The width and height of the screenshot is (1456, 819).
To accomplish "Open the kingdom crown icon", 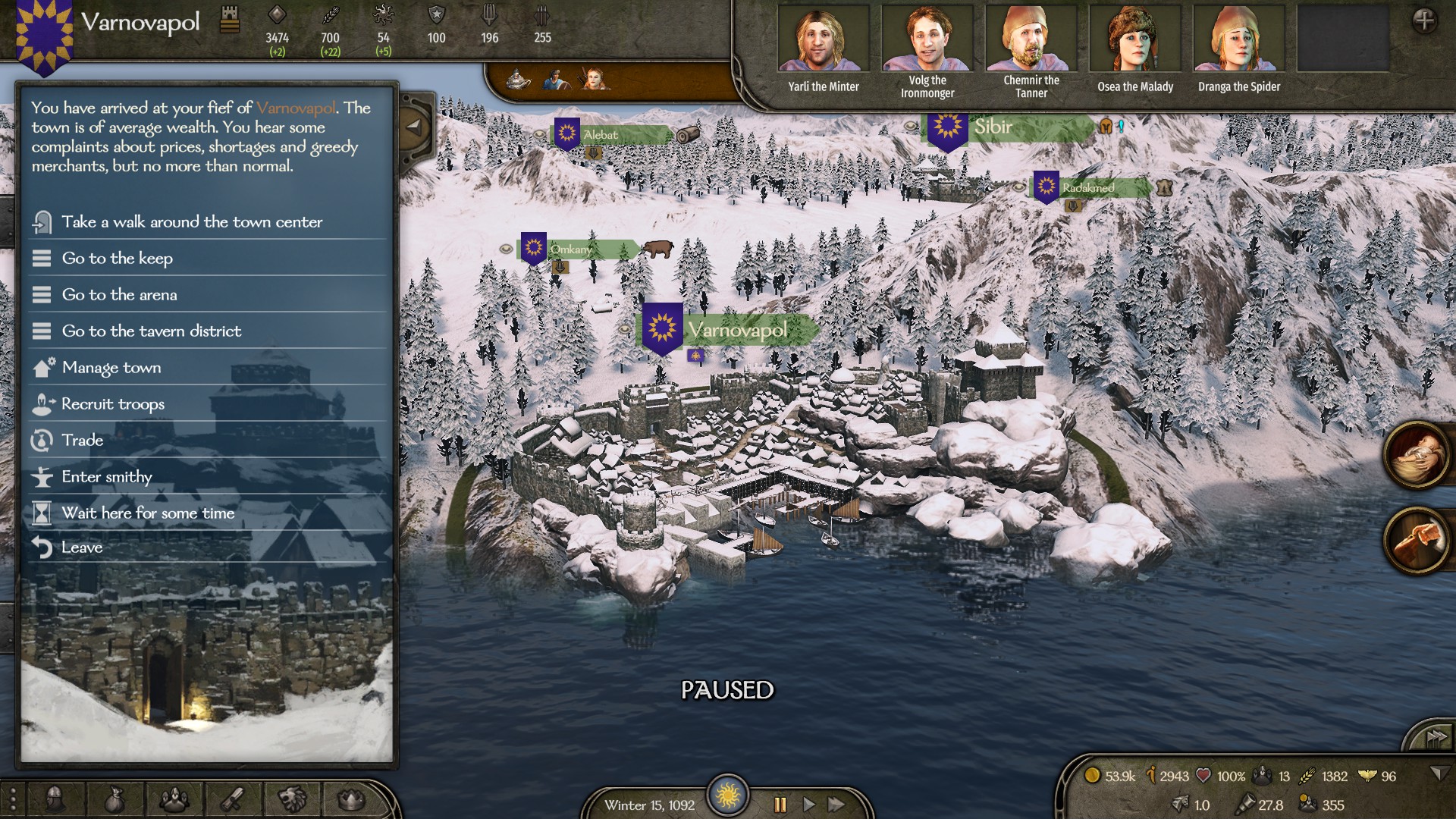I will point(350,799).
